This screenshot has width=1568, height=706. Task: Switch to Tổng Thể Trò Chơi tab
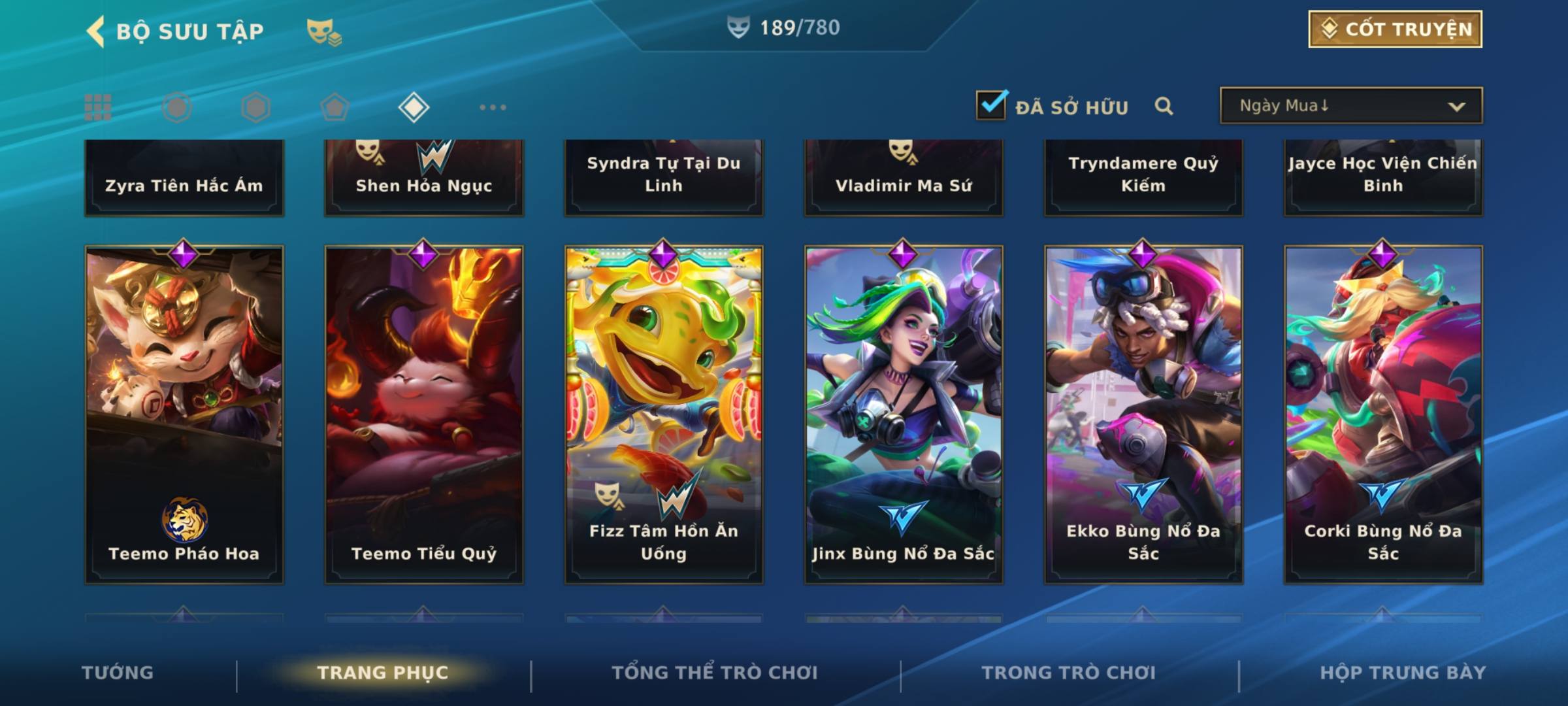pyautogui.click(x=714, y=673)
